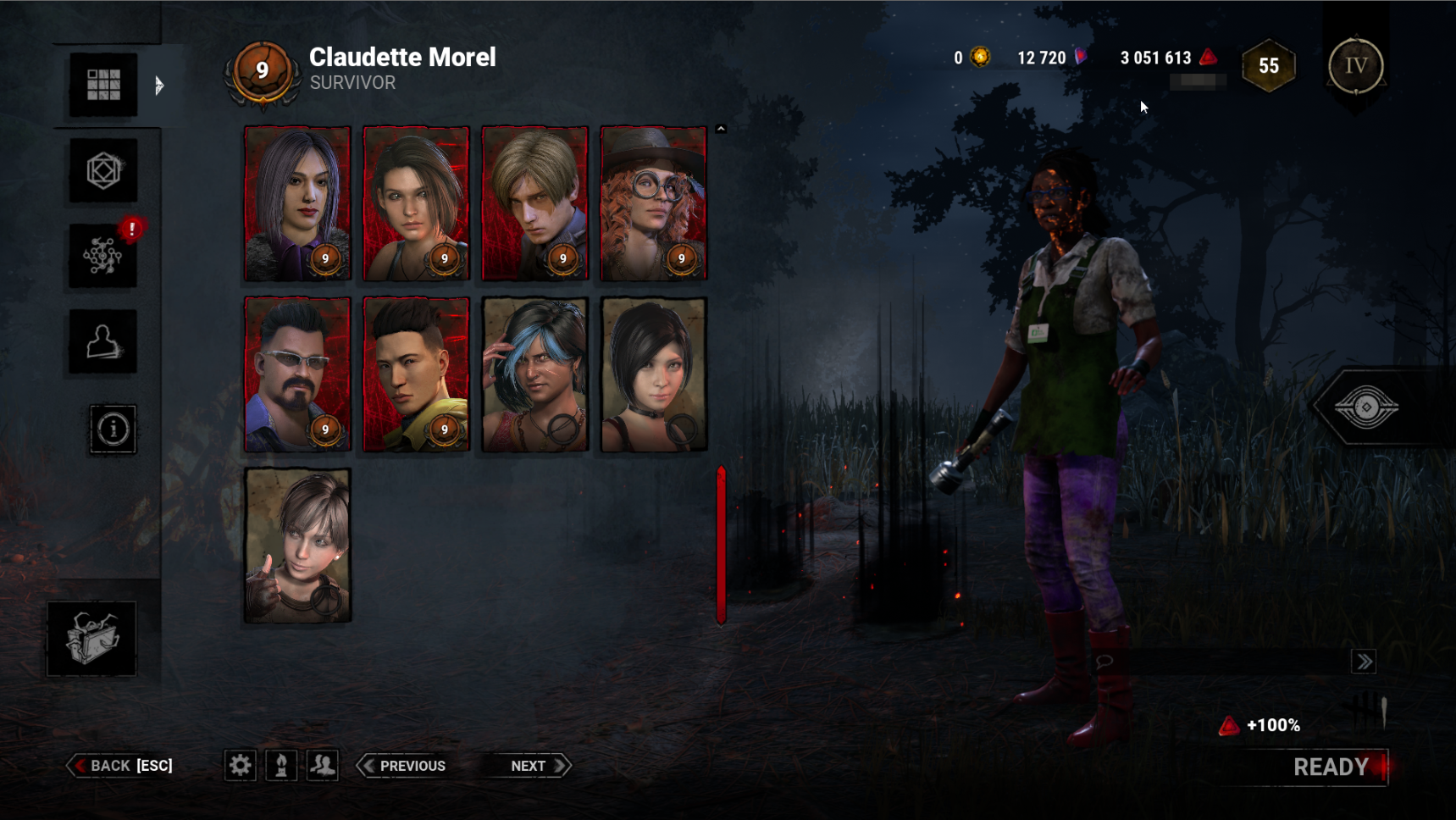
Task: Select the survivor with sunglasses and goatee
Action: pos(297,374)
